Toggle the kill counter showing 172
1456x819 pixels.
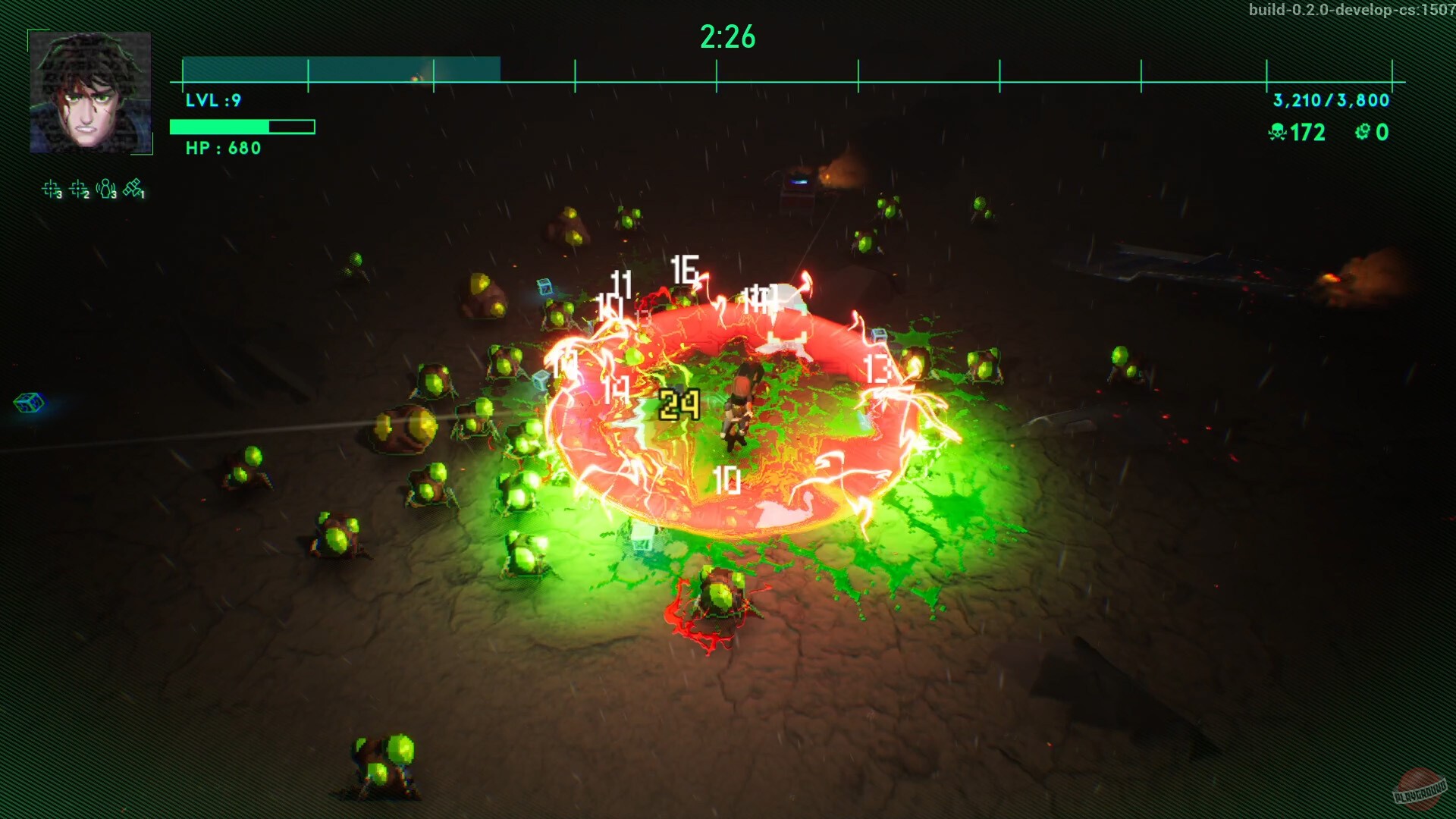pyautogui.click(x=1304, y=133)
